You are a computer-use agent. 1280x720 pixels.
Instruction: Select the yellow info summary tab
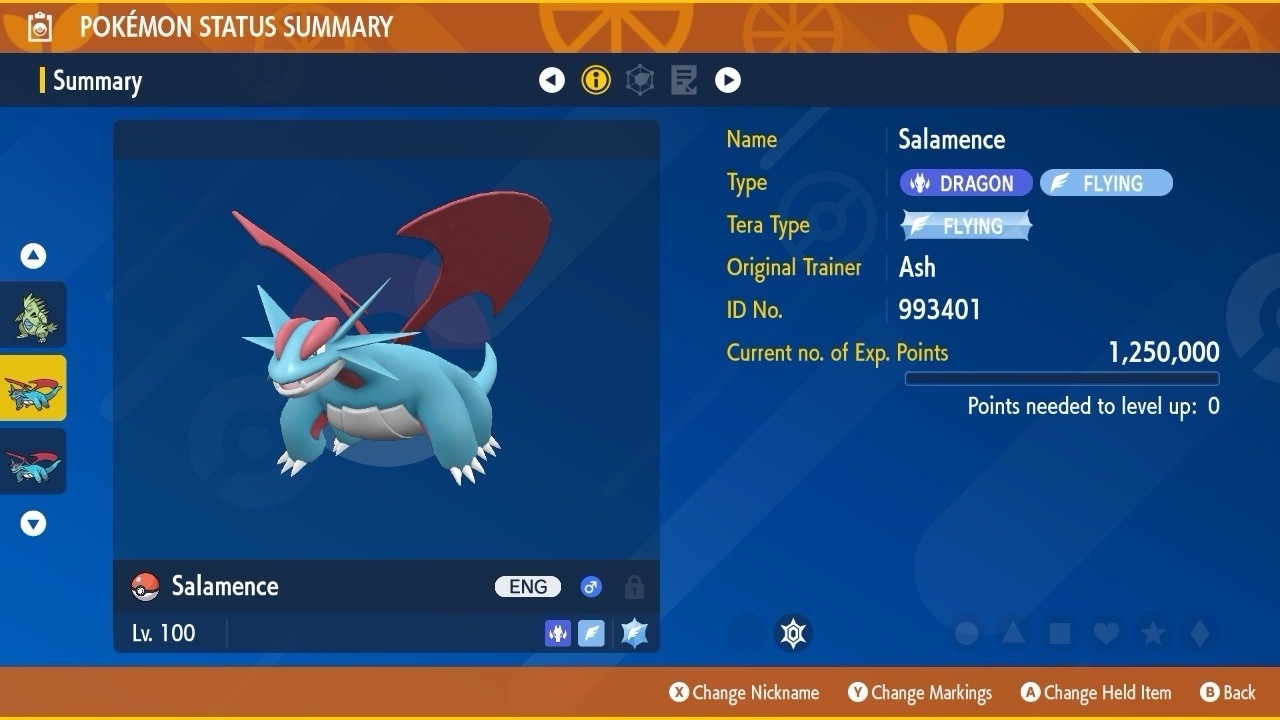596,80
